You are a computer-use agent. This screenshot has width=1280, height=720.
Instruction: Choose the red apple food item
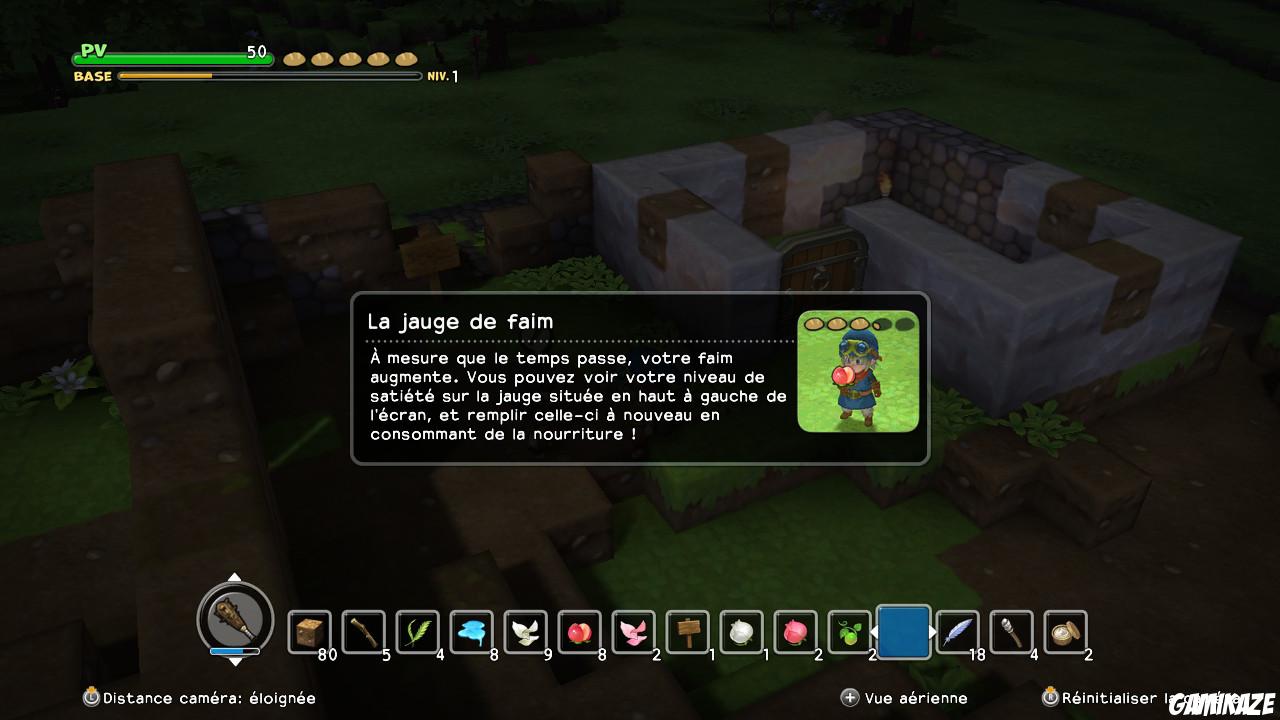coord(578,632)
